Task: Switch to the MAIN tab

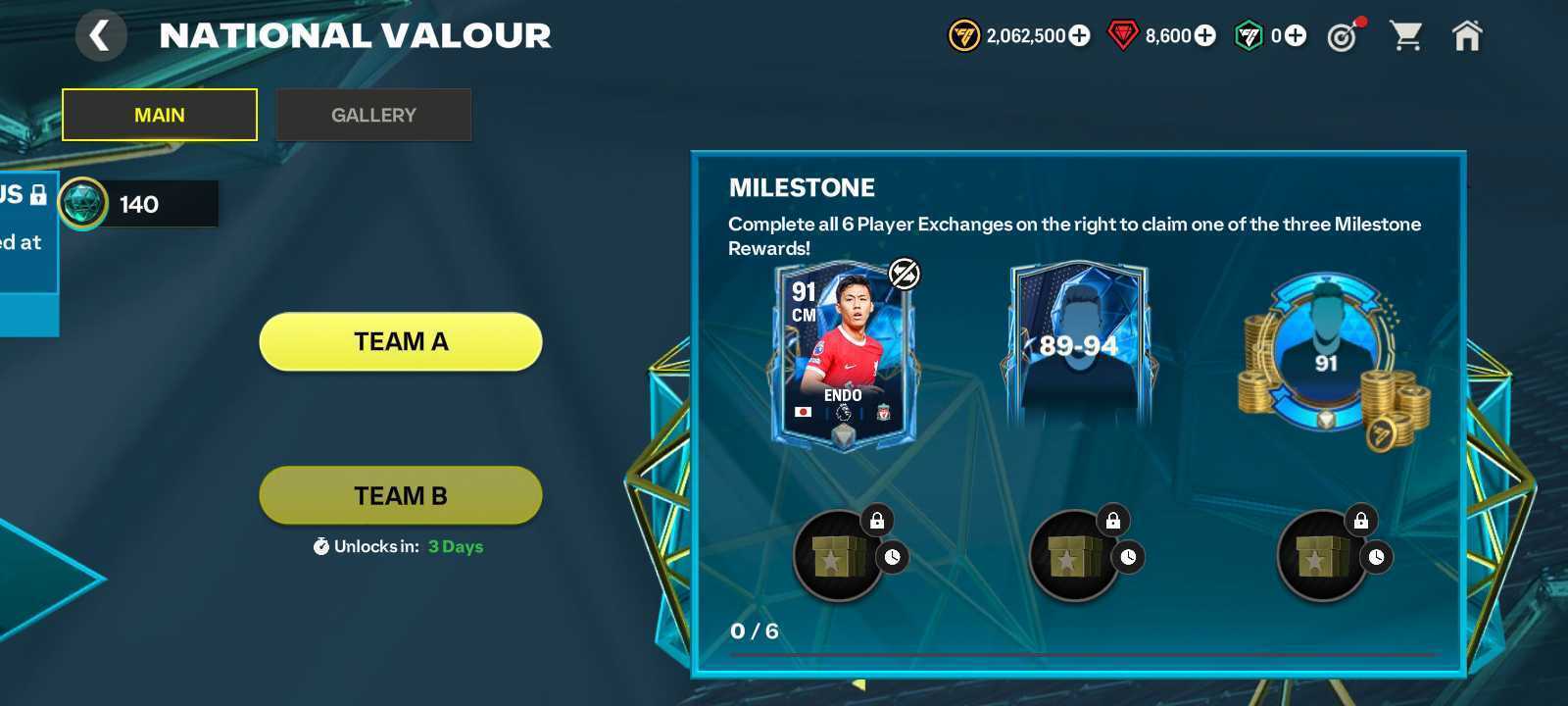Action: [x=159, y=114]
